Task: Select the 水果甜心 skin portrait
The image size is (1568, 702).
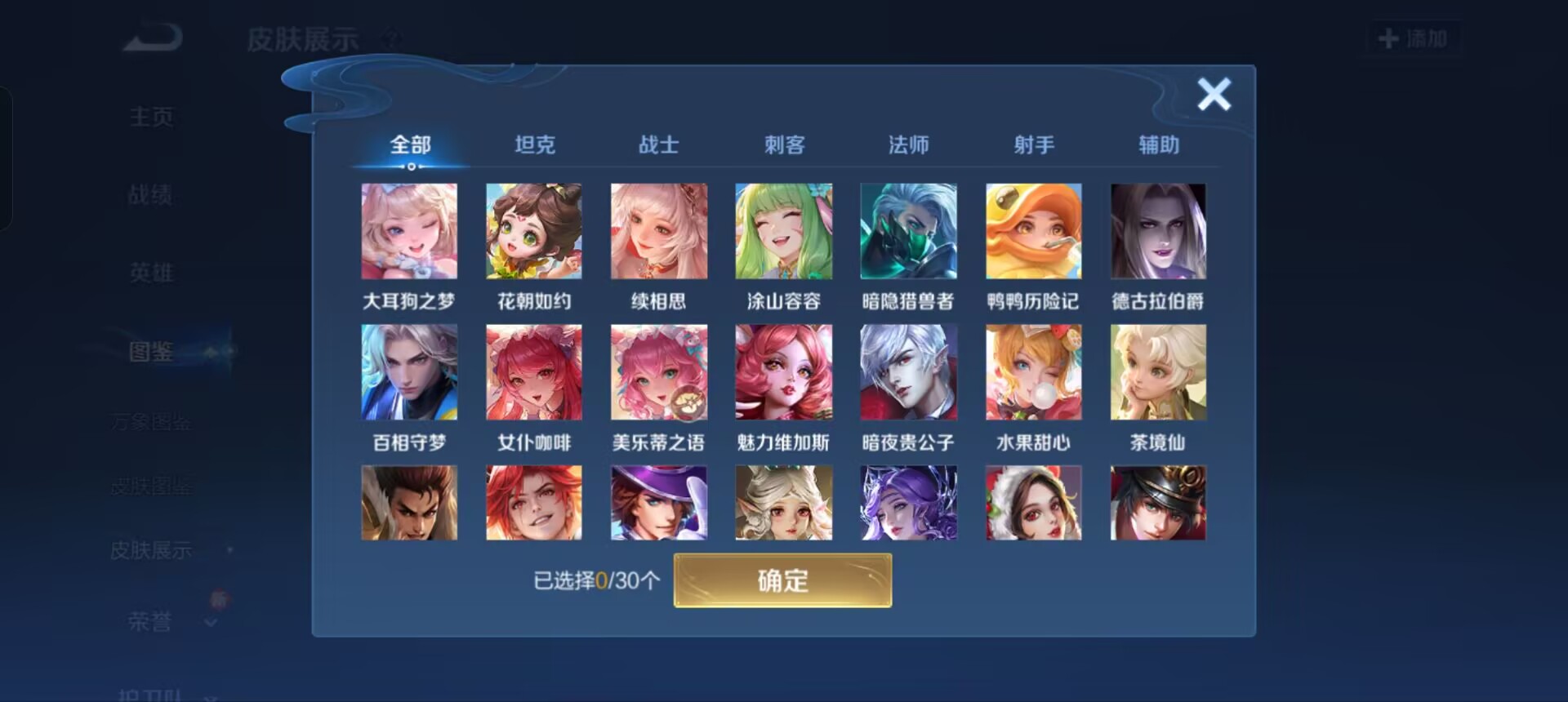Action: (1033, 371)
